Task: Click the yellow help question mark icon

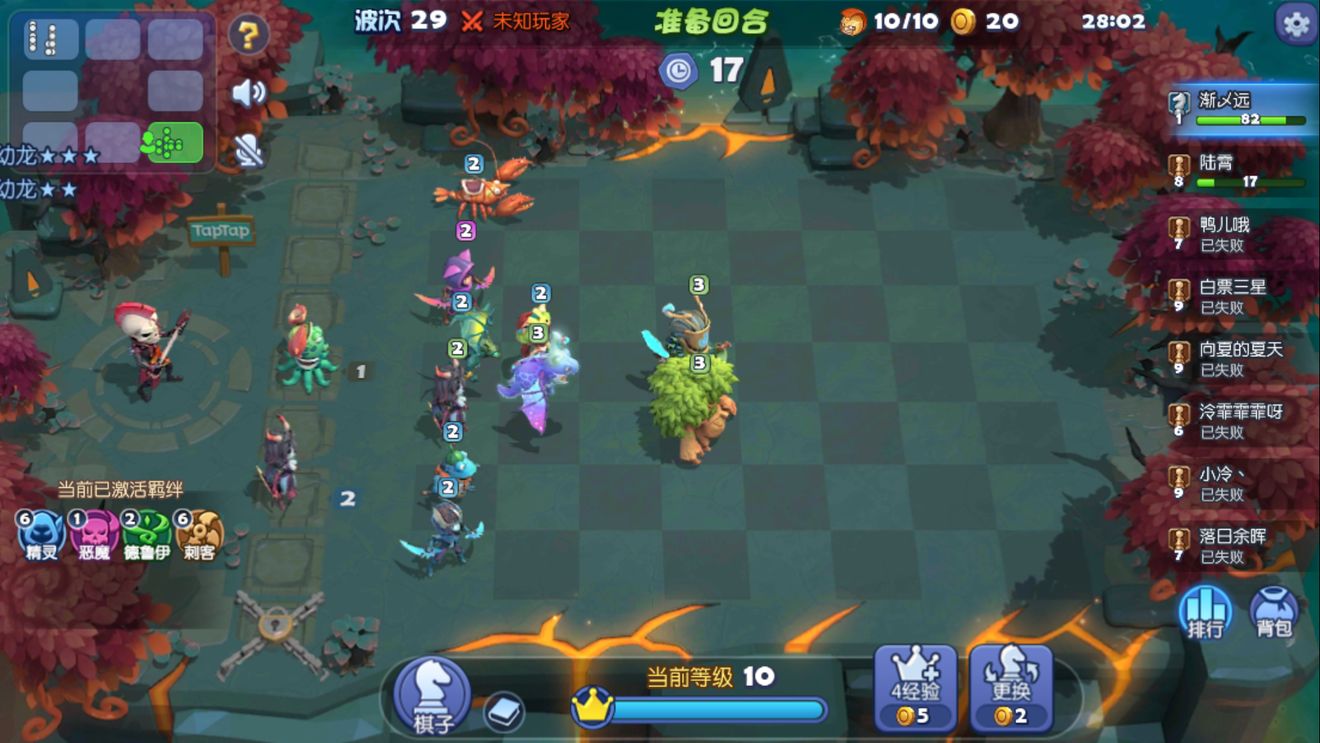Action: (250, 32)
